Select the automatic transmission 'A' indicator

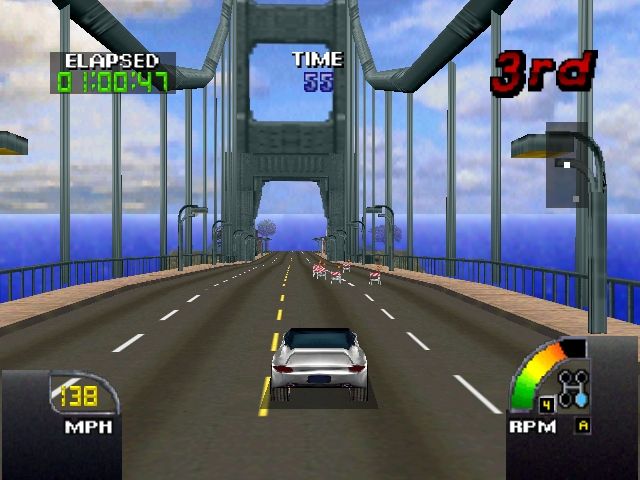pos(582,426)
